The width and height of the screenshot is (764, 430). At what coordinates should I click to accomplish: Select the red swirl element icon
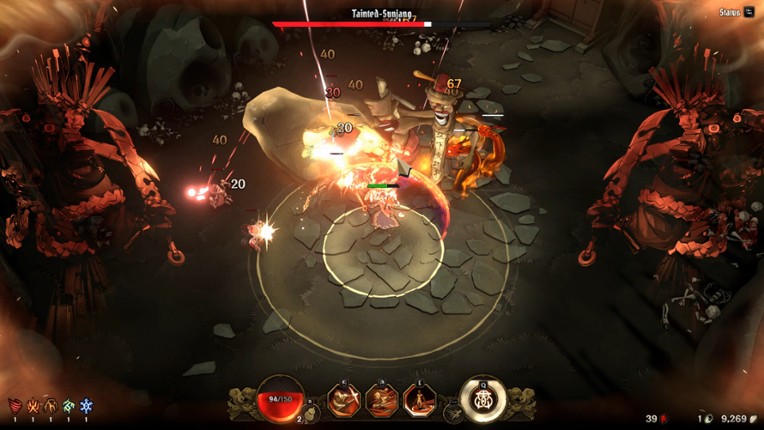(x=15, y=406)
